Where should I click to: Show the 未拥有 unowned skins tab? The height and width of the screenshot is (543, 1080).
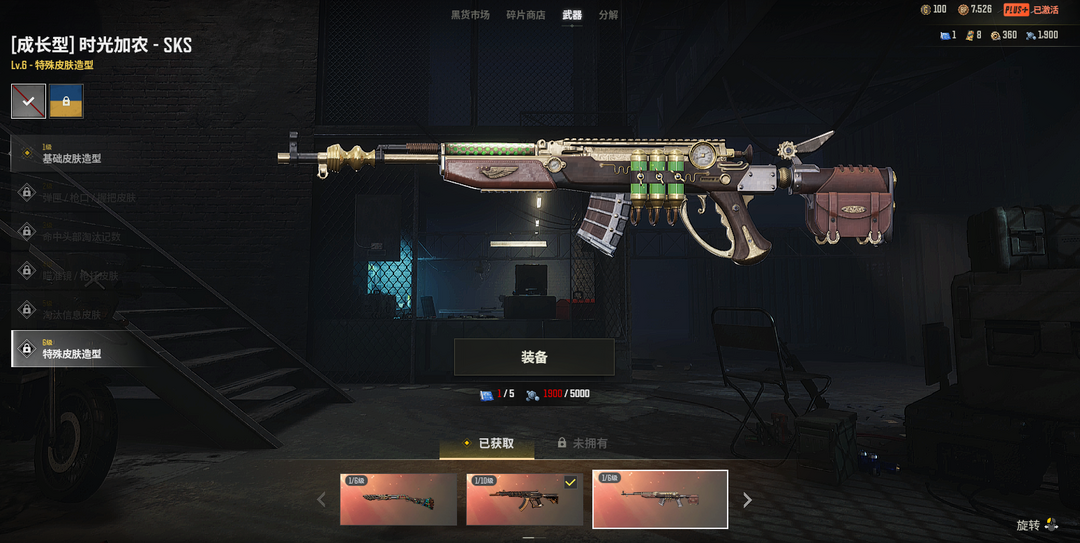coord(582,443)
